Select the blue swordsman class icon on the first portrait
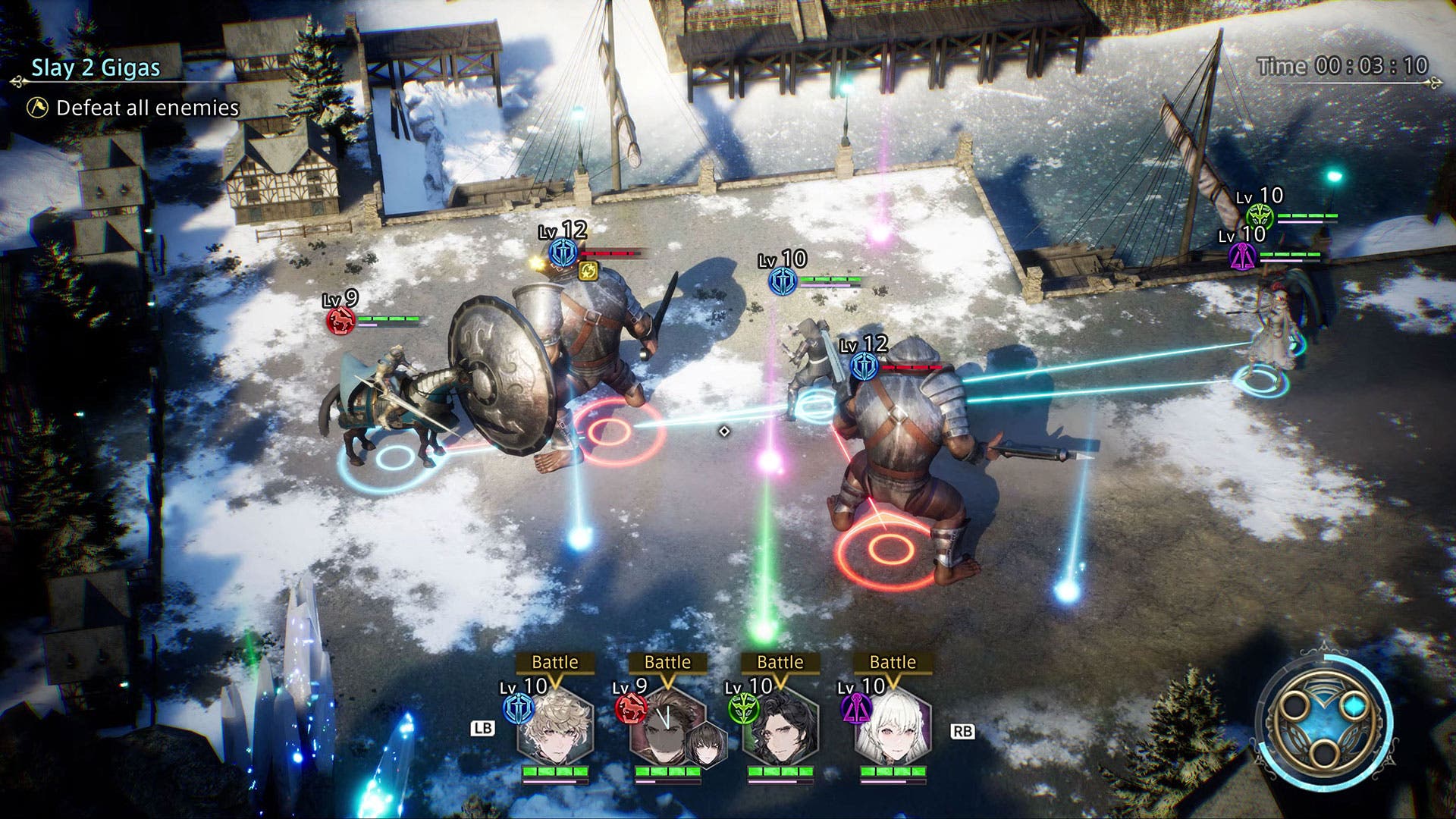1456x819 pixels. (x=519, y=708)
